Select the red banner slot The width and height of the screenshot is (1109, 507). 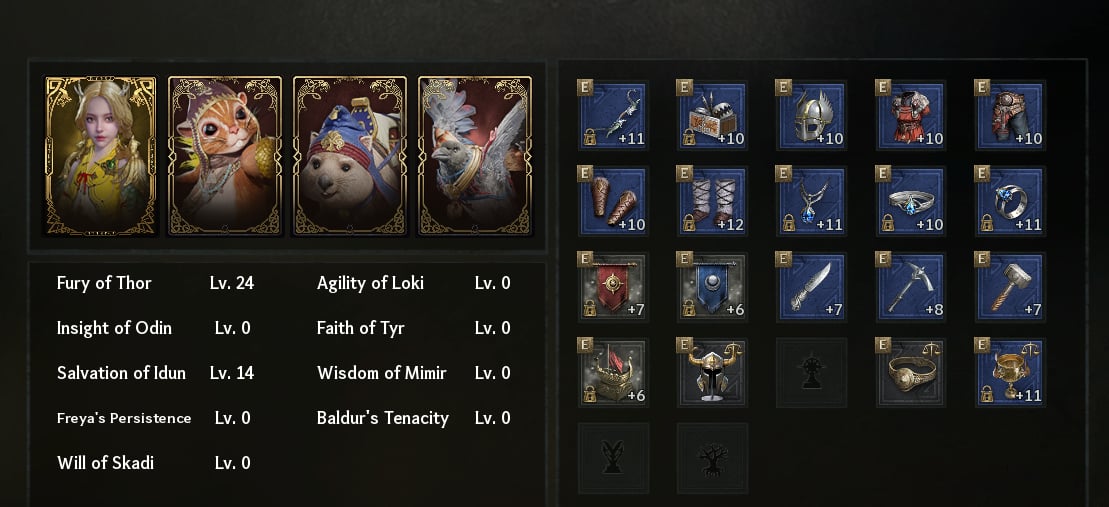click(x=613, y=287)
